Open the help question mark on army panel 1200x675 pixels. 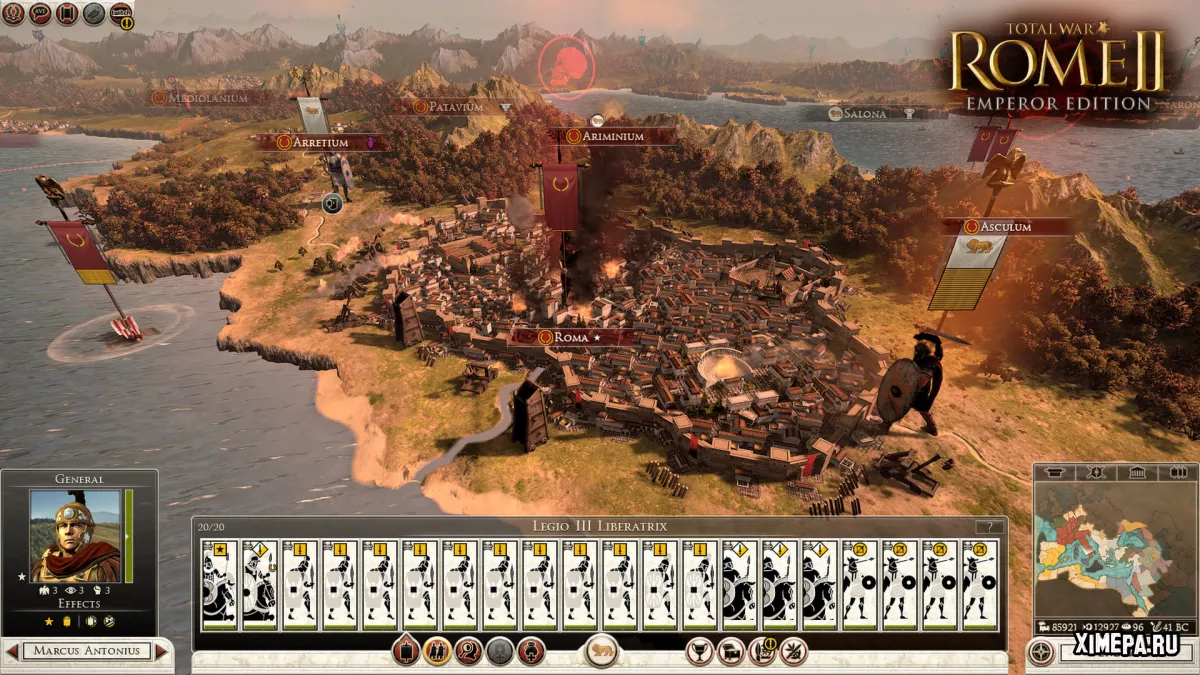tap(990, 527)
